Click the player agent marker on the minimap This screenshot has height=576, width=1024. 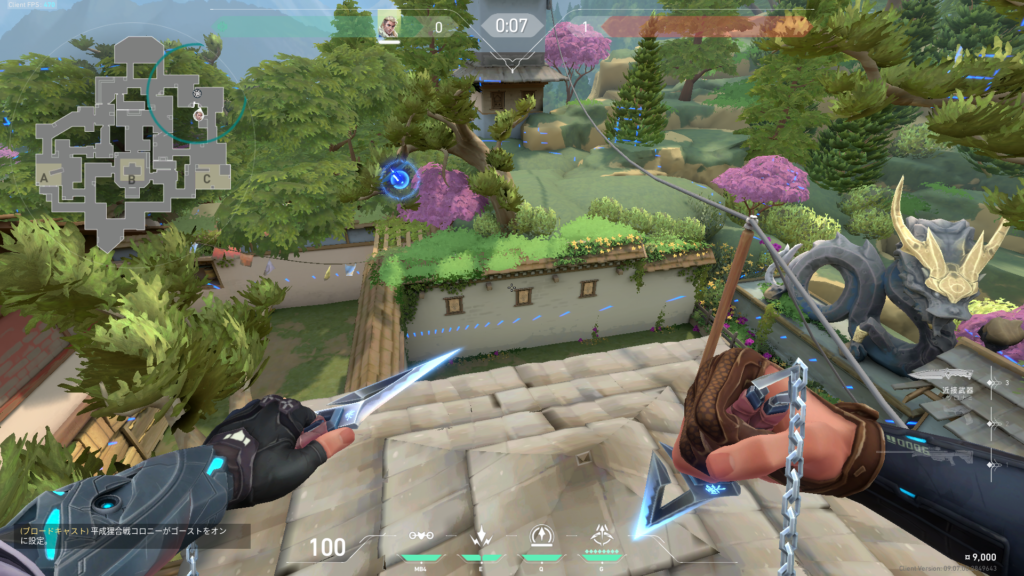199,114
